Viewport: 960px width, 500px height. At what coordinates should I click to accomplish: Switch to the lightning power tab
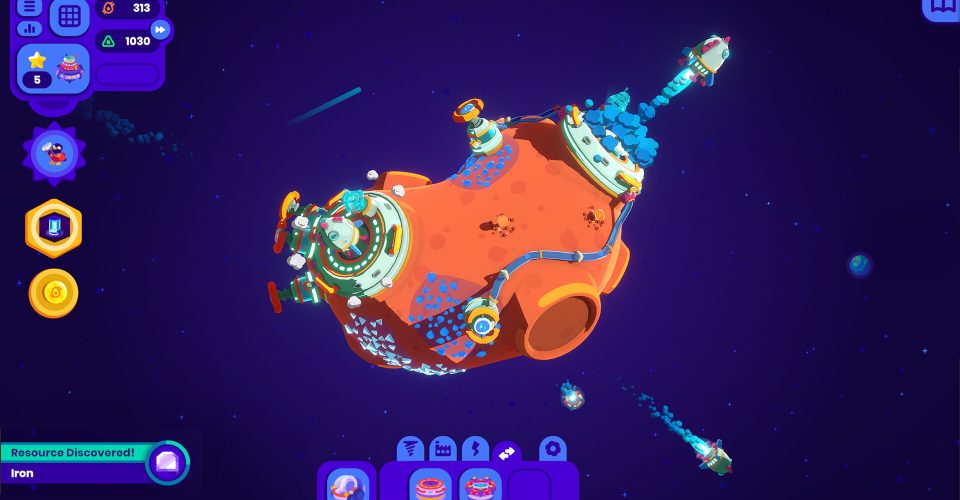[x=475, y=450]
